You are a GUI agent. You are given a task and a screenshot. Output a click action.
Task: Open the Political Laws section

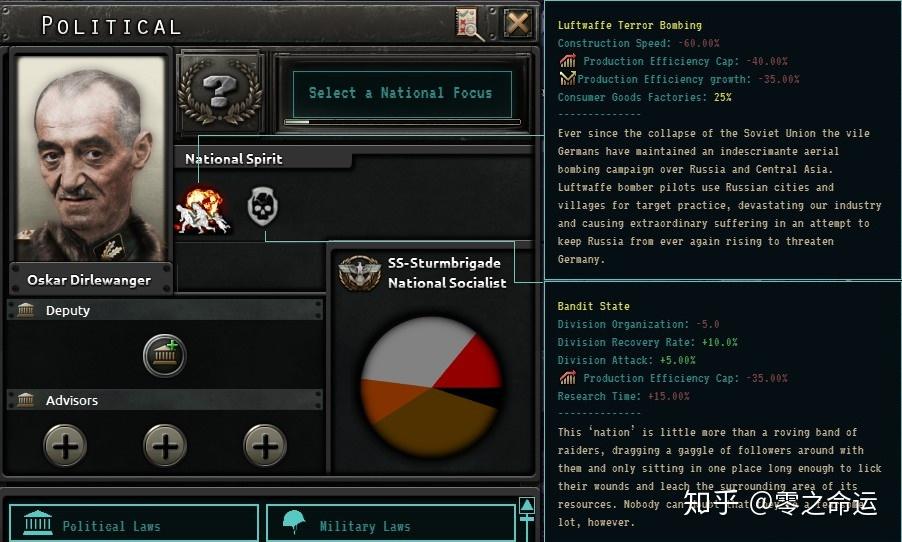click(x=134, y=525)
